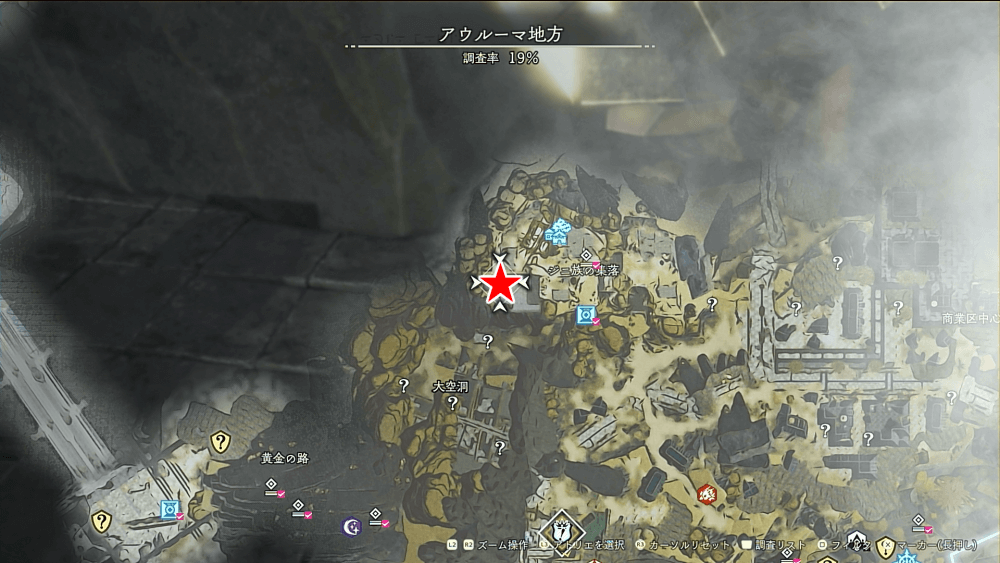Click the light blue cluster icon north of ジニ族の集落
The image size is (1000, 563).
[557, 232]
